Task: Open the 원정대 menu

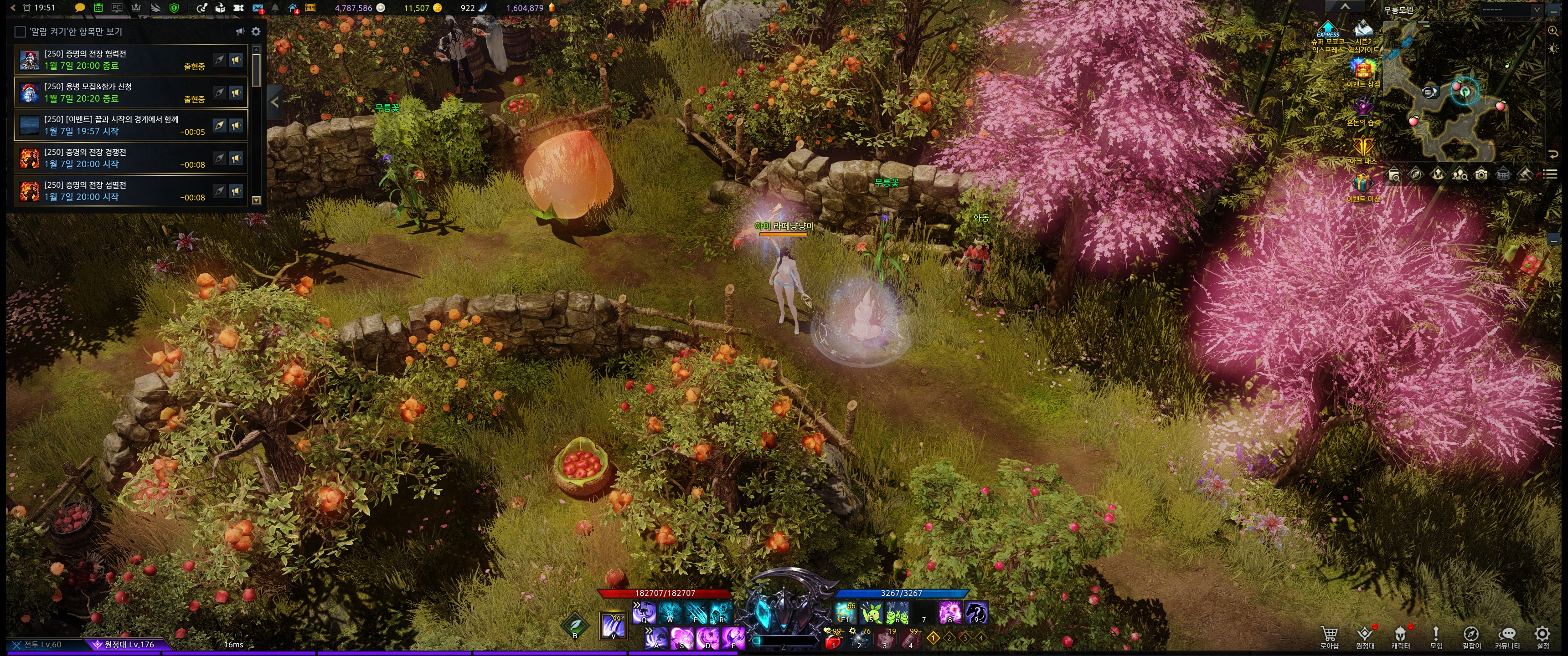Action: pyautogui.click(x=1365, y=636)
